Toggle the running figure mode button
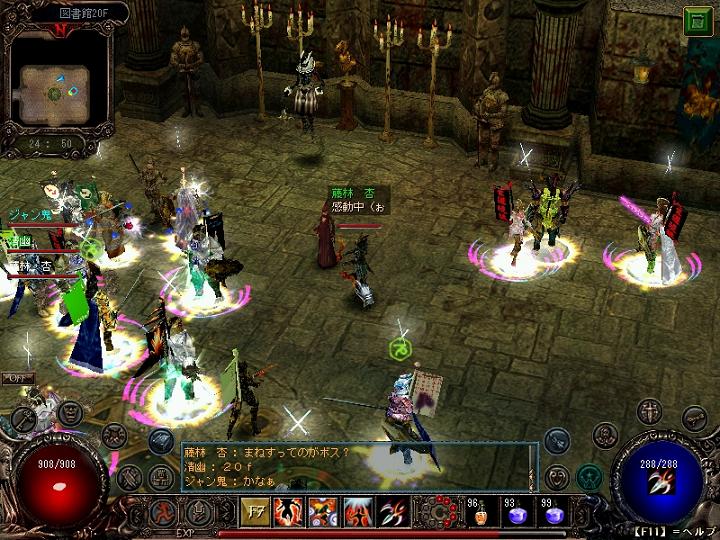The width and height of the screenshot is (720, 540). pyautogui.click(x=162, y=513)
